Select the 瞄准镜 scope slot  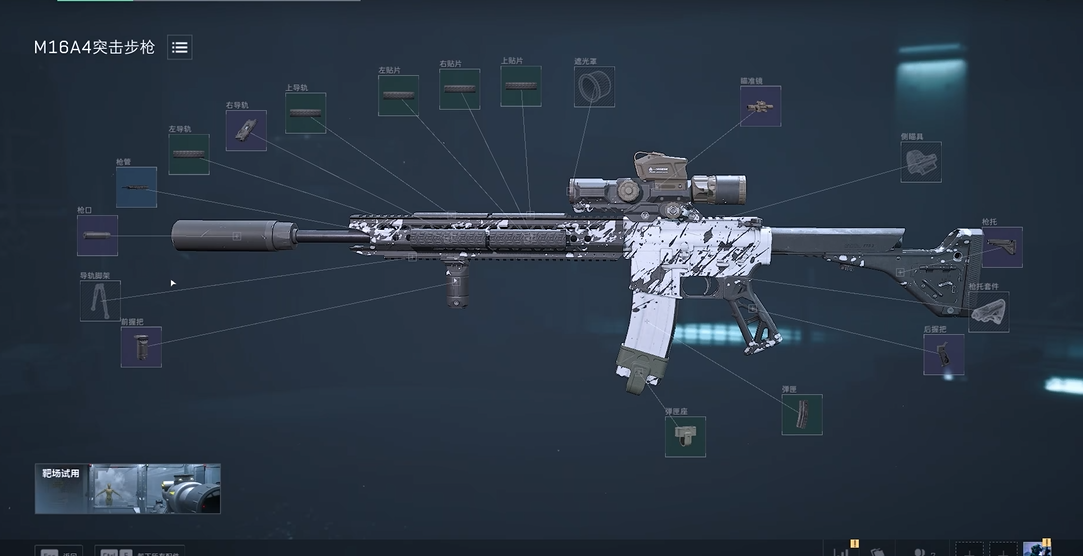pyautogui.click(x=760, y=106)
